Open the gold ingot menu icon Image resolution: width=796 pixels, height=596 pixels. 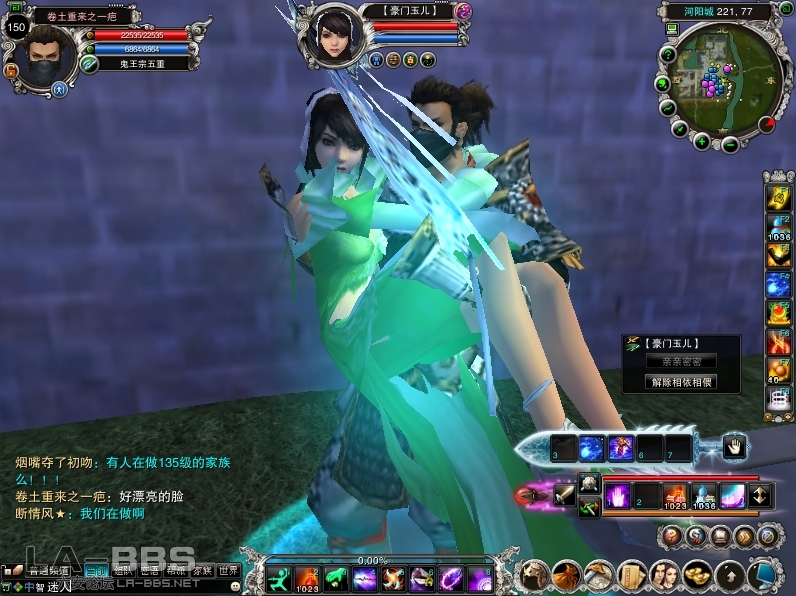click(695, 575)
